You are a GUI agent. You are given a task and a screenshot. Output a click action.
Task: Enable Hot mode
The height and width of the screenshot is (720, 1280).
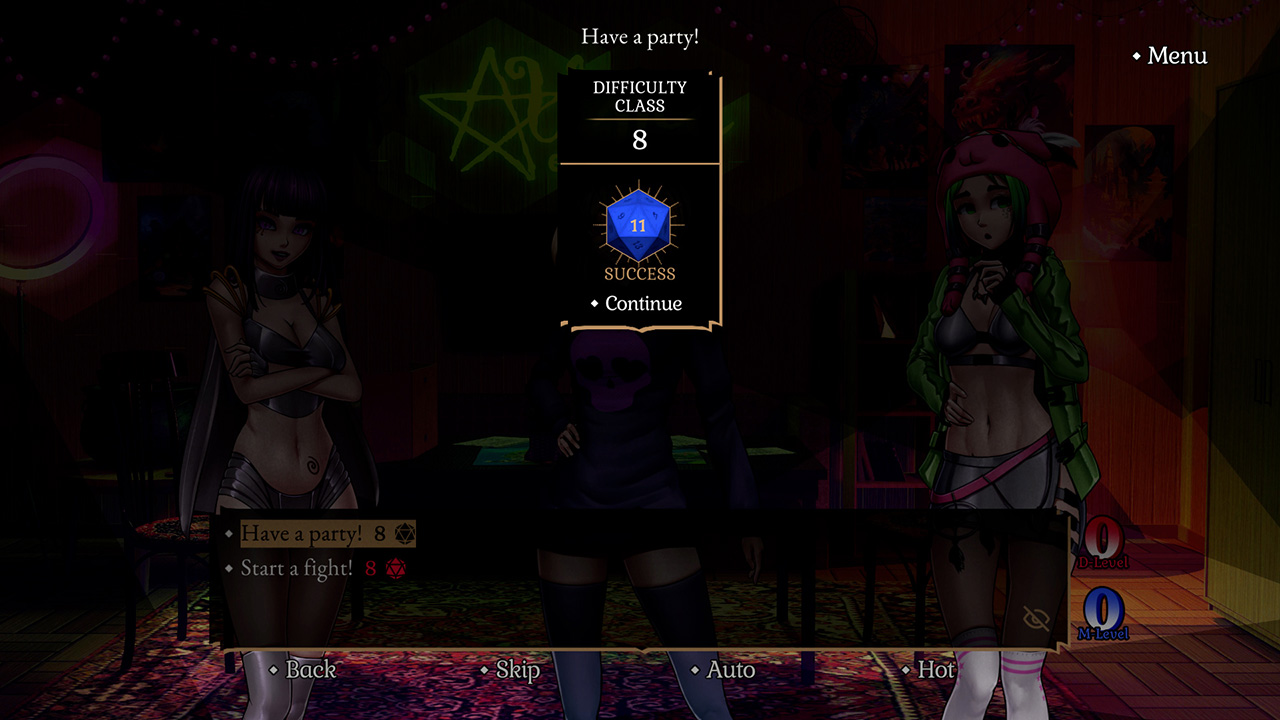tap(936, 670)
